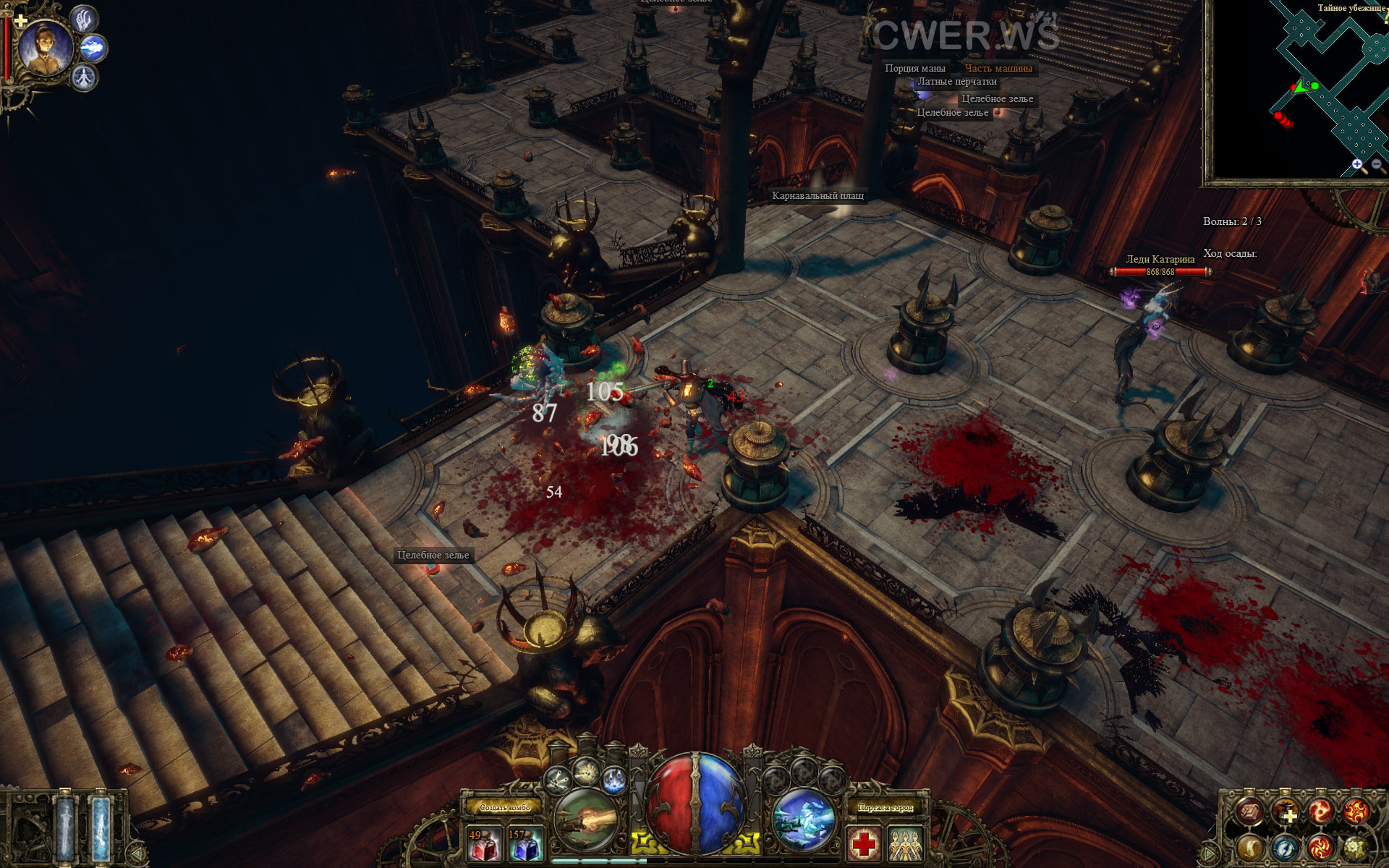The height and width of the screenshot is (868, 1389).
Task: Click the three golden figures icon
Action: coord(906,844)
